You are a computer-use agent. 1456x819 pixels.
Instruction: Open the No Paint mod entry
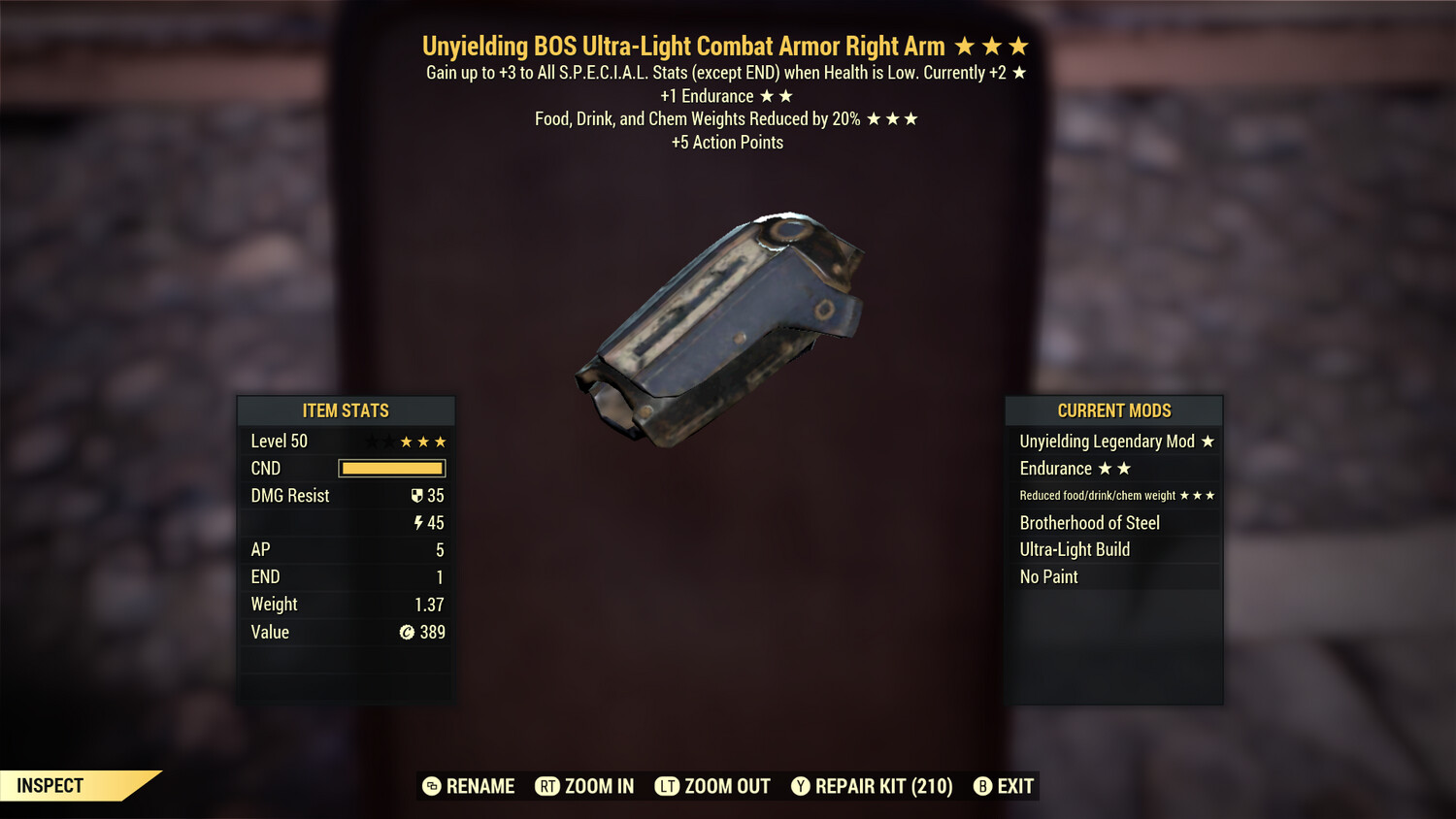click(x=1047, y=576)
